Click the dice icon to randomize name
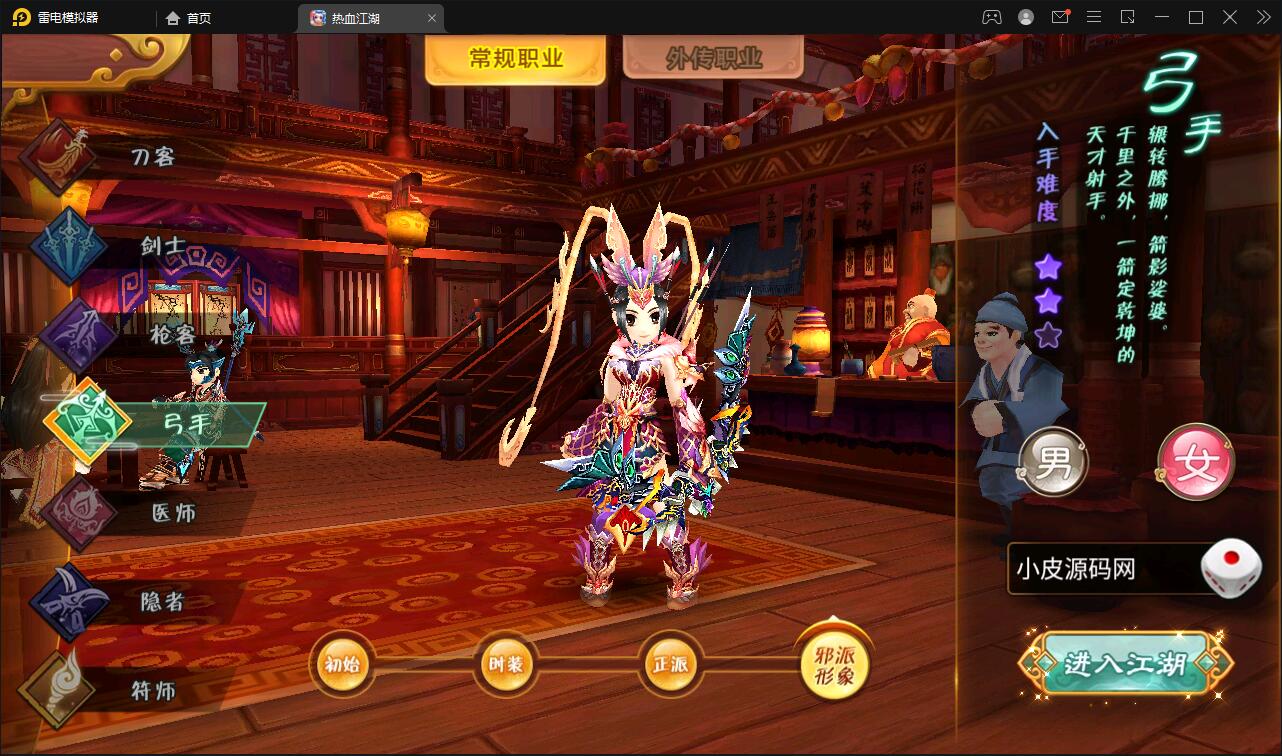Viewport: 1282px width, 756px height. pyautogui.click(x=1233, y=566)
